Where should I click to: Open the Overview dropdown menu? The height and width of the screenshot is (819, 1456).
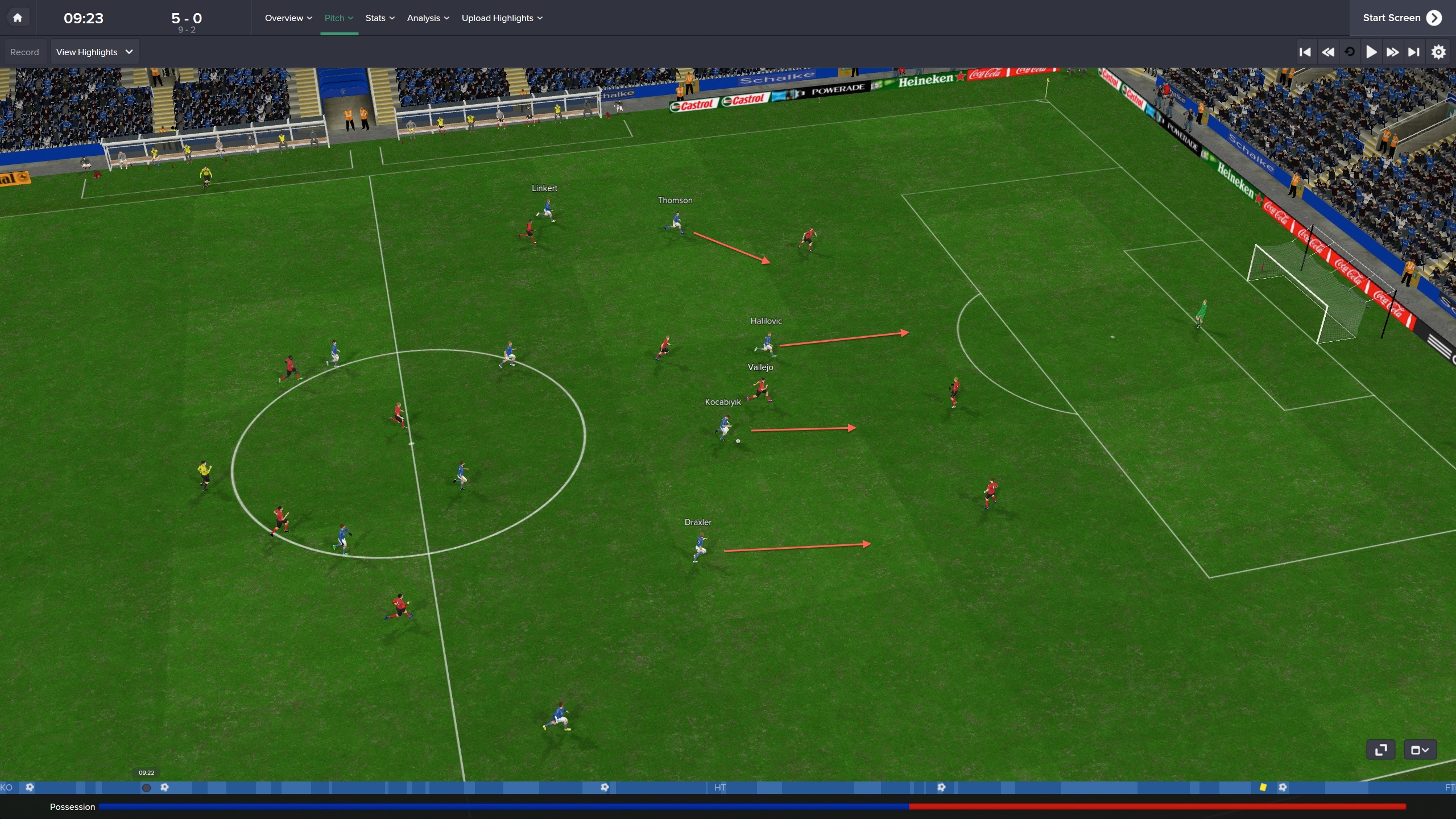[x=288, y=18]
